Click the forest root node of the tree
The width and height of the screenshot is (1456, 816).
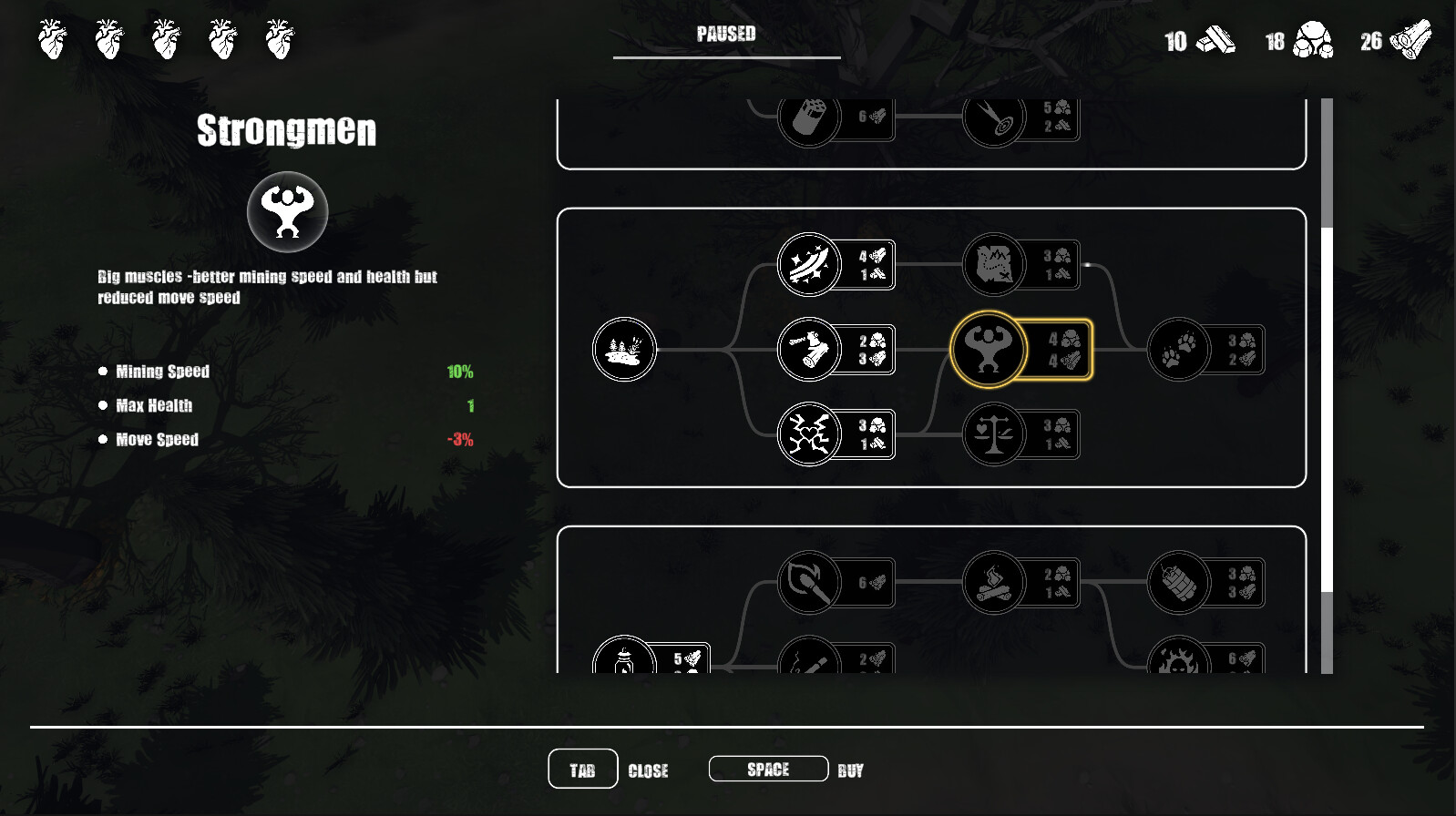point(623,350)
